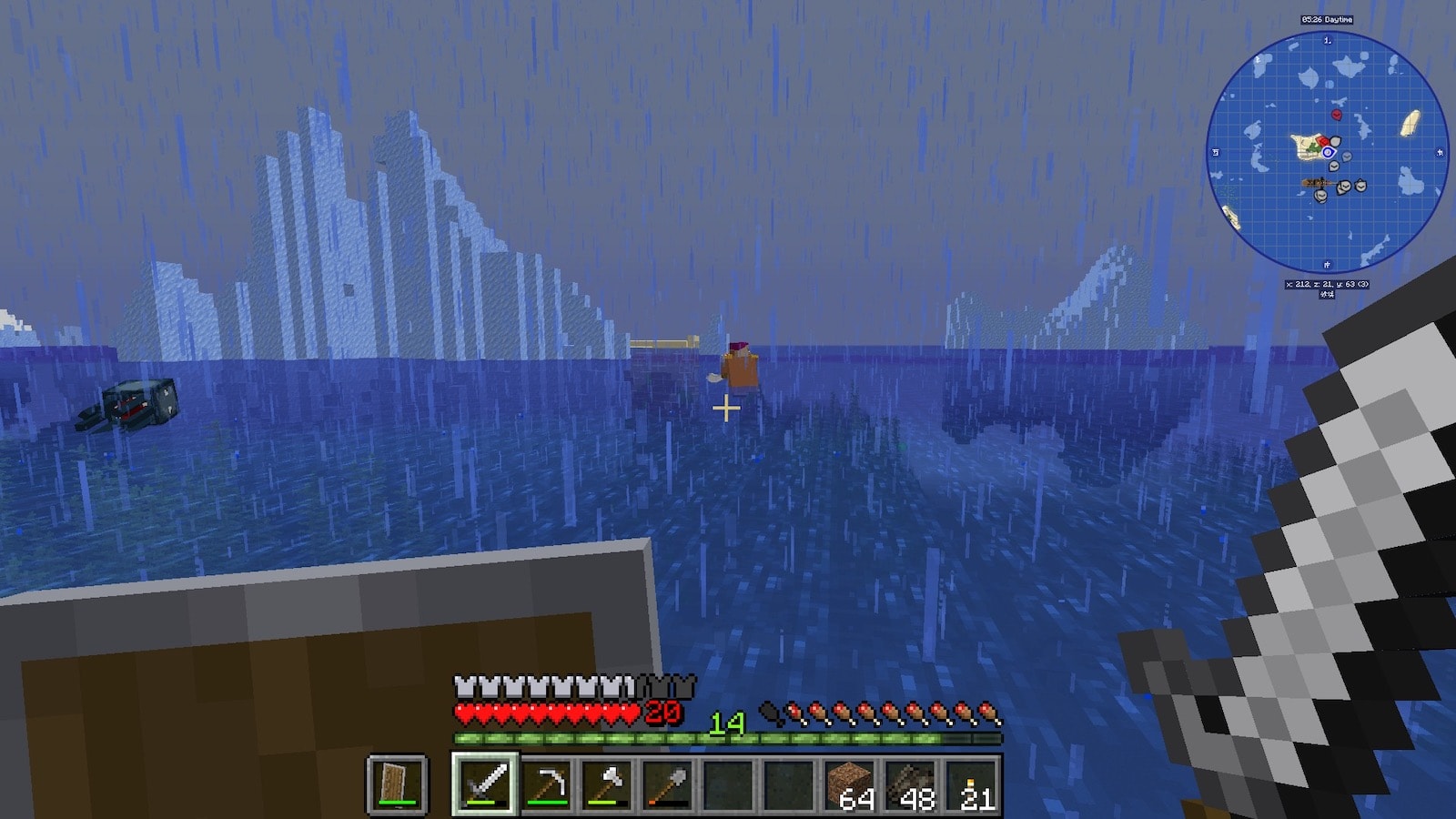
Task: Choose the iron axe in the hotbar
Action: [x=607, y=784]
